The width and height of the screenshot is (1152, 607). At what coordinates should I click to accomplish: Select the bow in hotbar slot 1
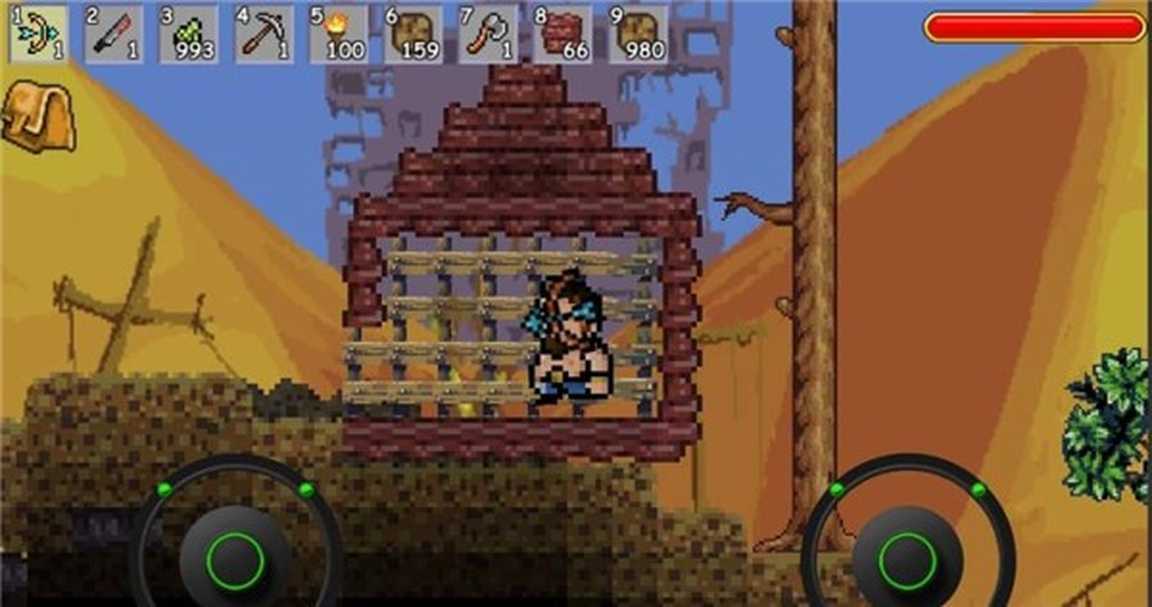tap(39, 34)
